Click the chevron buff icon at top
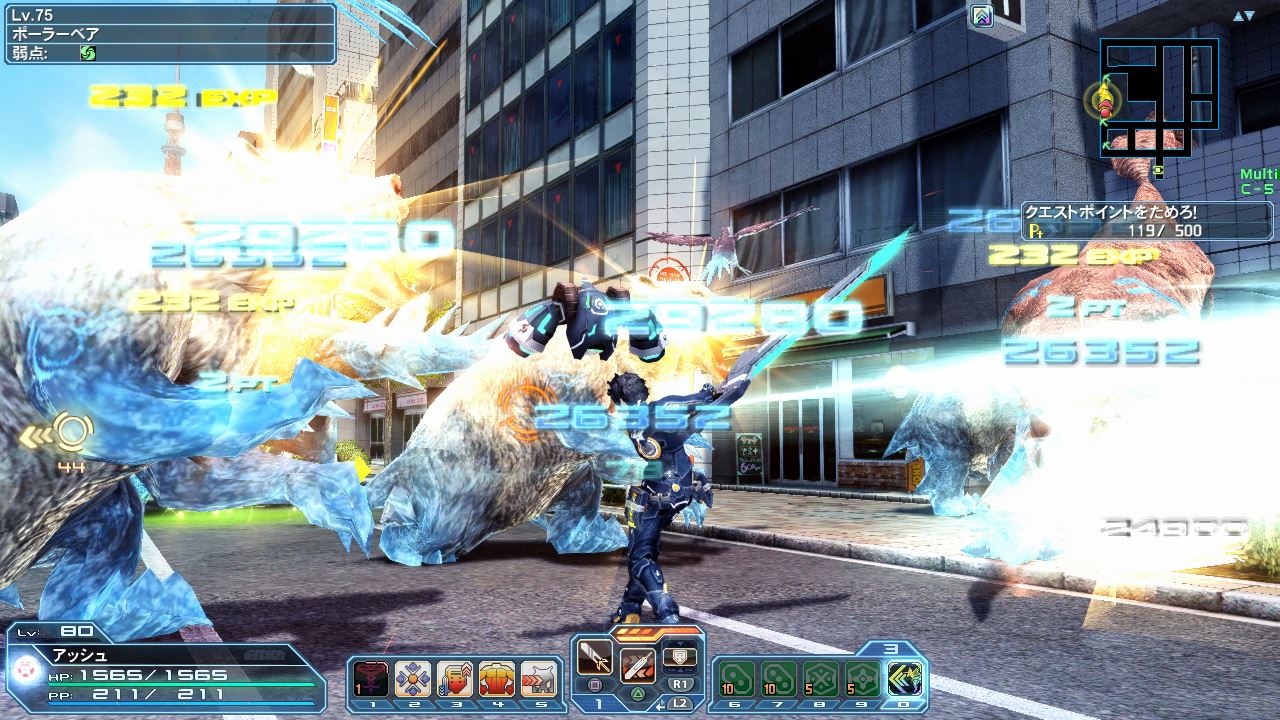This screenshot has width=1280, height=720. (982, 15)
